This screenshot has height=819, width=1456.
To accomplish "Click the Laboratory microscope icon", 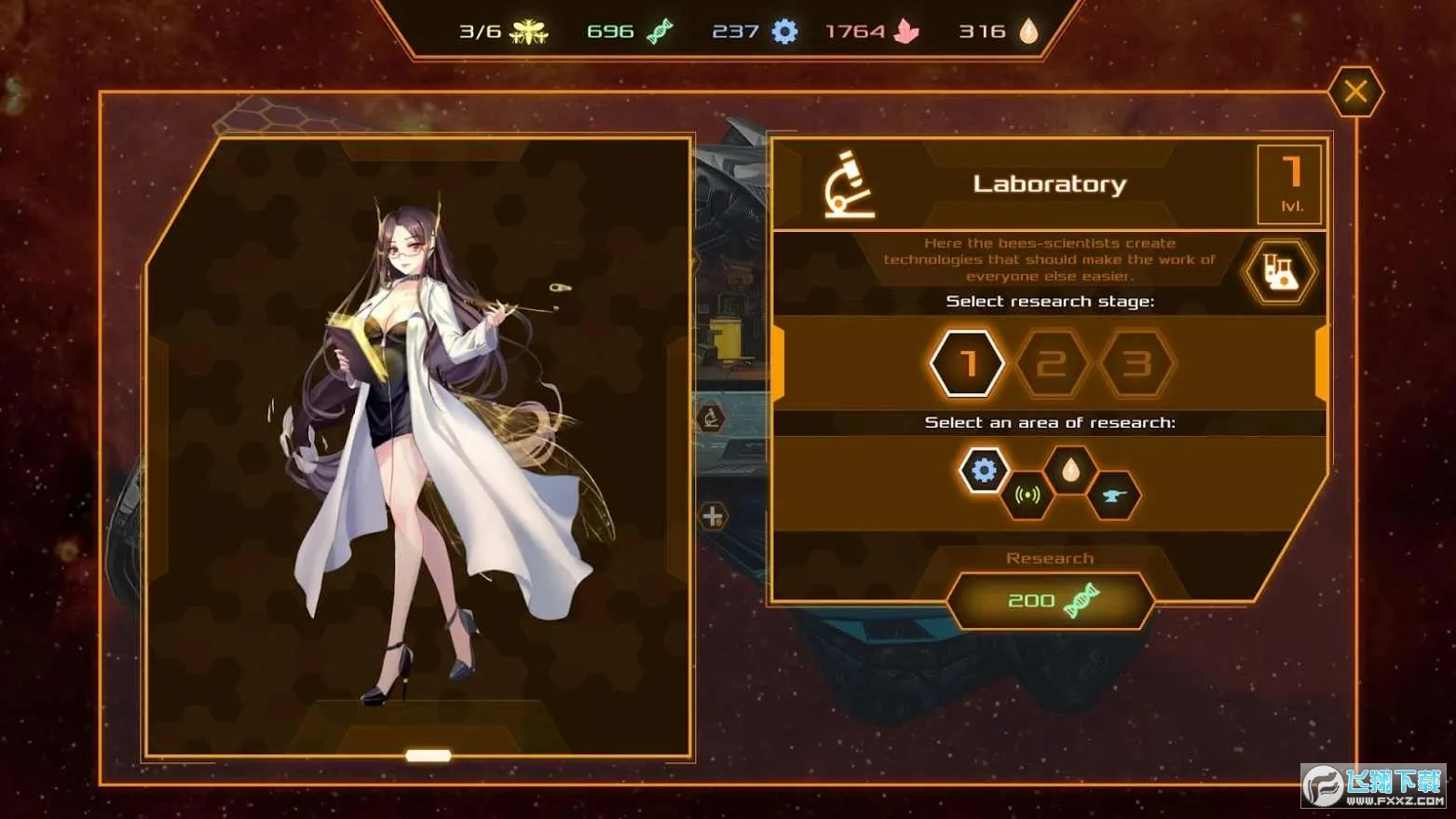I will pos(848,184).
